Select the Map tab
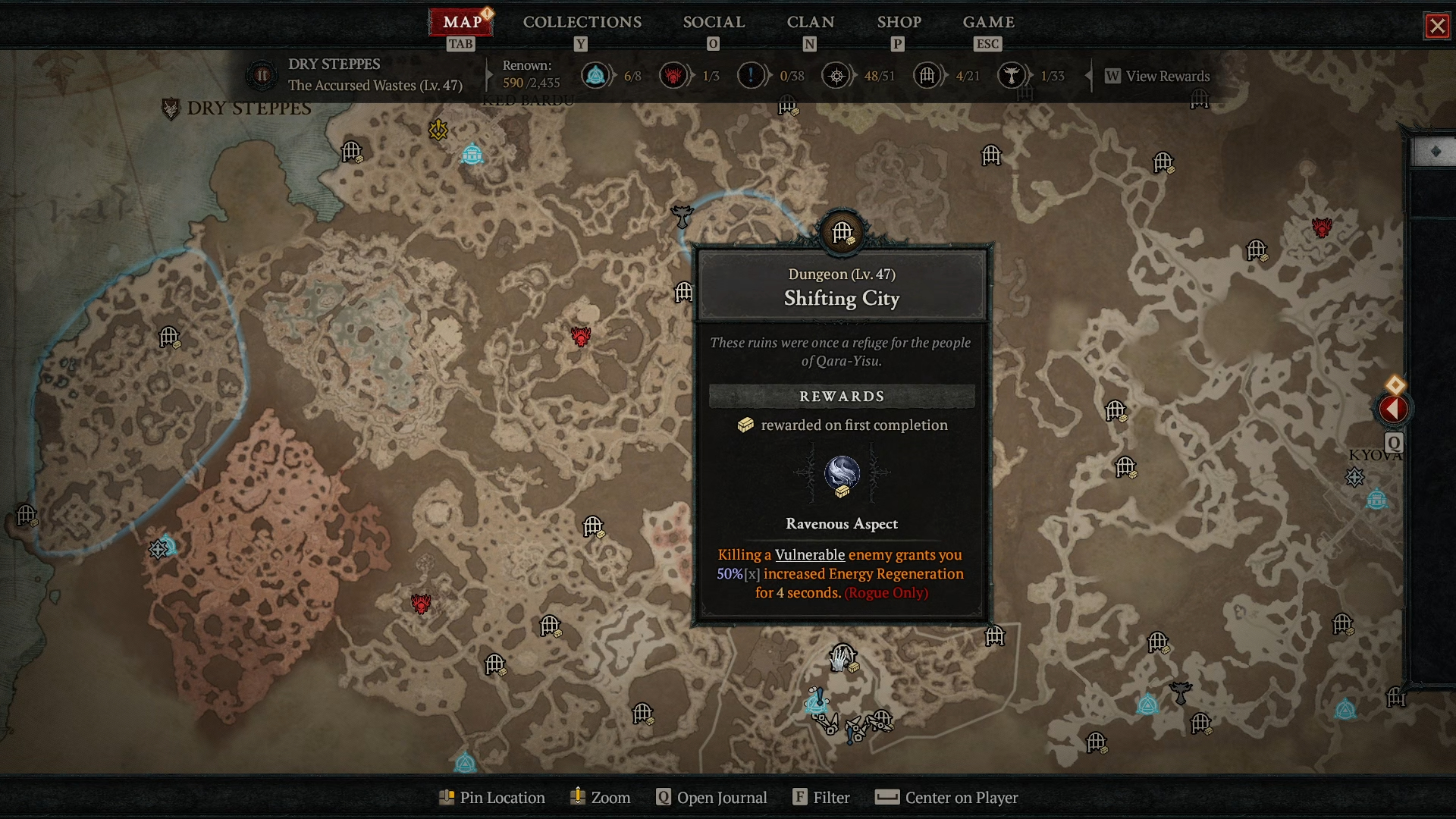Image resolution: width=1456 pixels, height=819 pixels. (462, 22)
